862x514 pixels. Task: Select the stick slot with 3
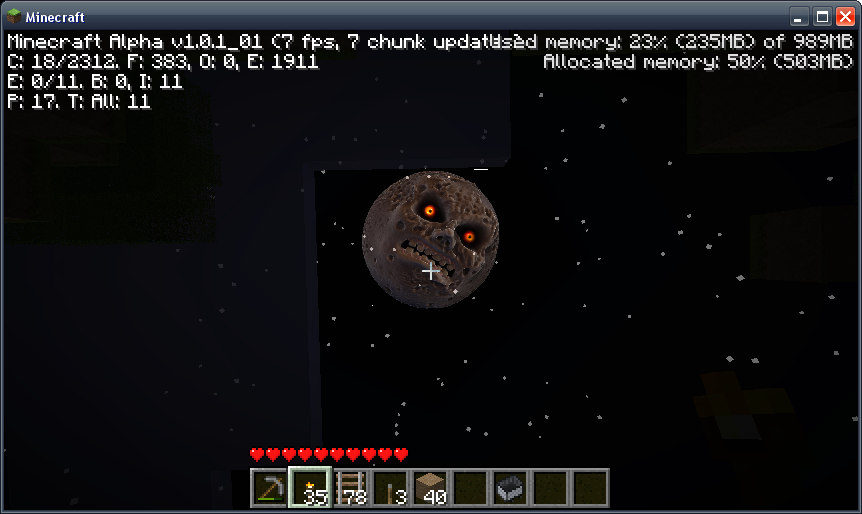click(389, 488)
